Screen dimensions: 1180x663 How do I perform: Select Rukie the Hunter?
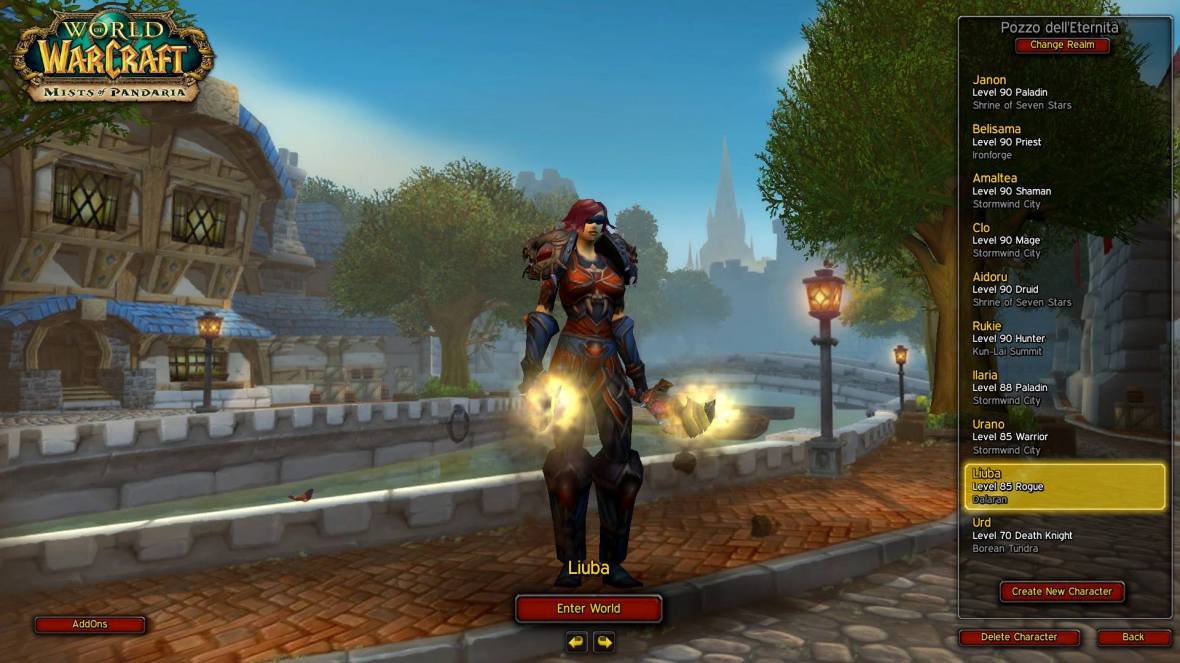tap(1064, 338)
